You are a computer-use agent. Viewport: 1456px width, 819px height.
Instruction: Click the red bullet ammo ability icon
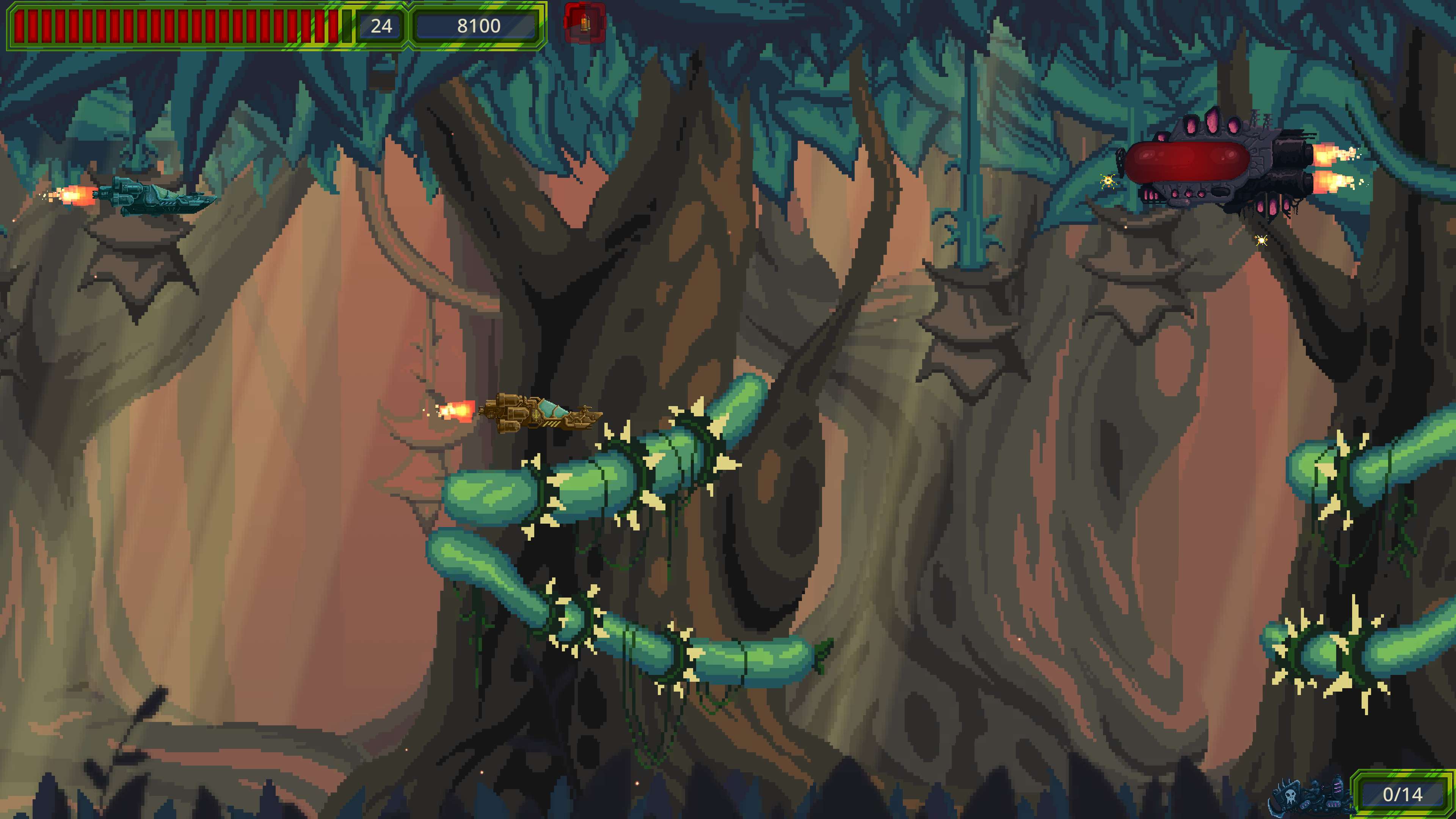[584, 23]
